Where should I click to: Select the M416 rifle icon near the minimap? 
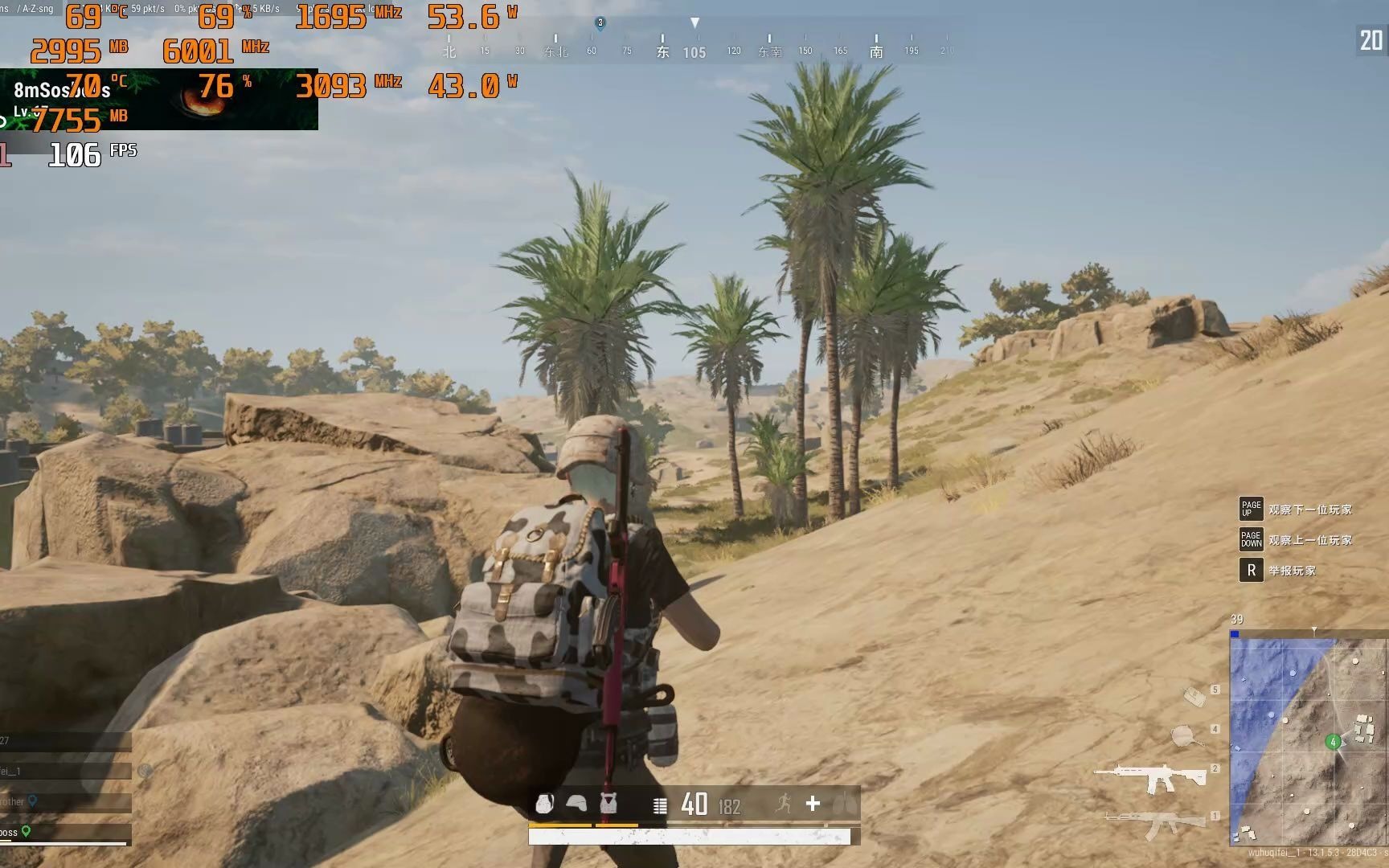tap(1157, 778)
